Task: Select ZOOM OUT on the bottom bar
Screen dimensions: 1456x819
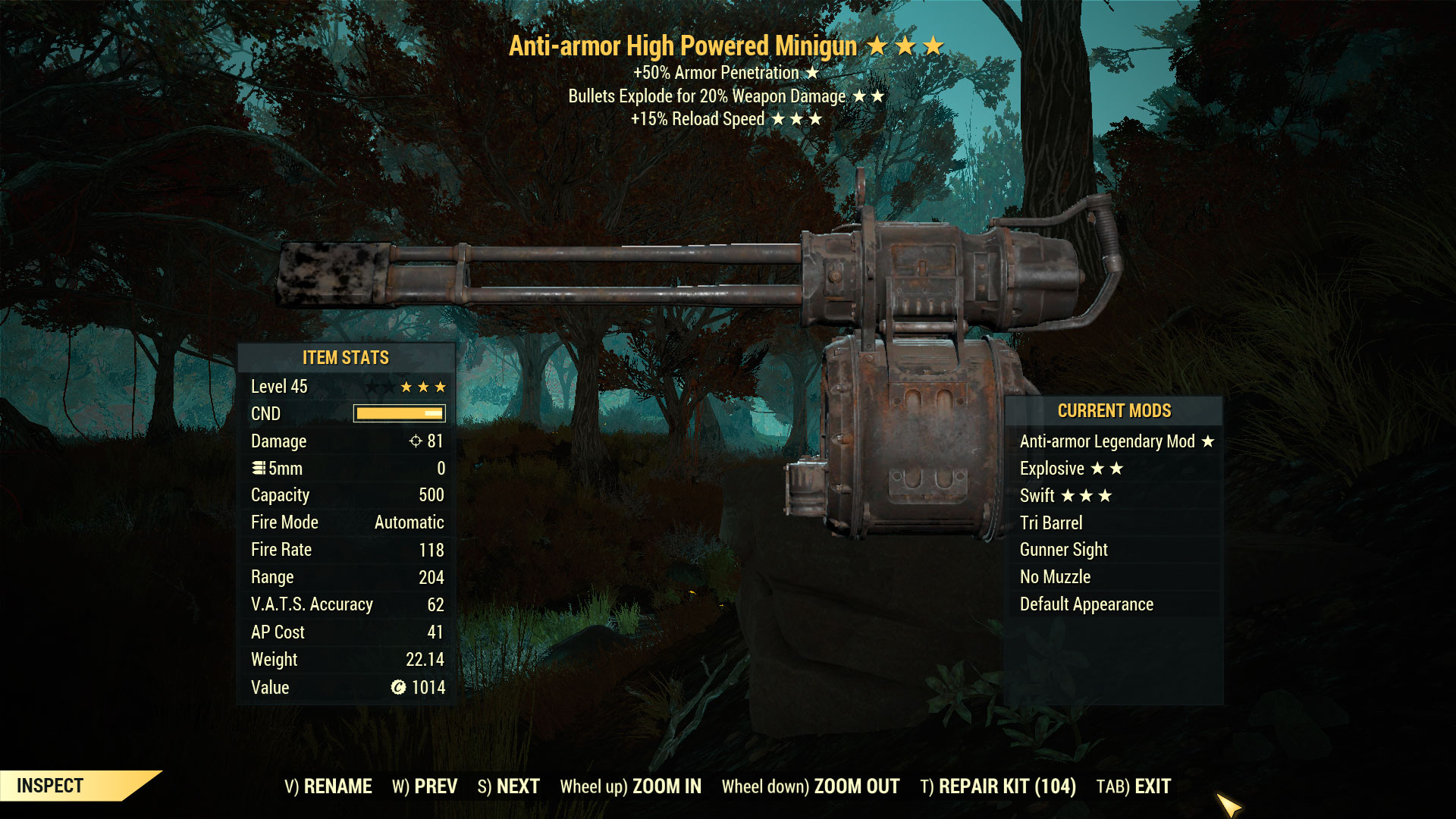Action: (x=810, y=786)
